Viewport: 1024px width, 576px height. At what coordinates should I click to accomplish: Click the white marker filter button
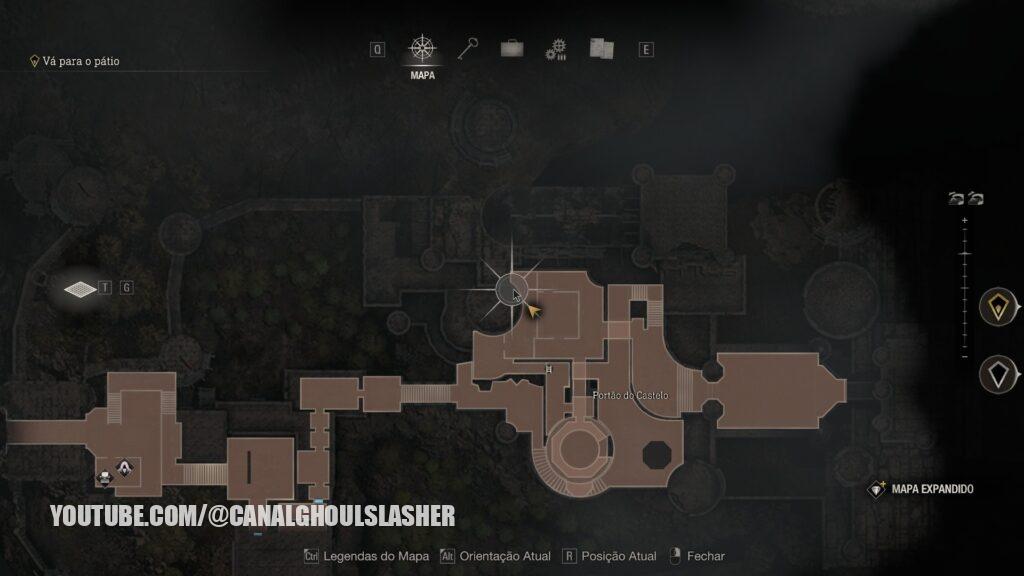997,375
